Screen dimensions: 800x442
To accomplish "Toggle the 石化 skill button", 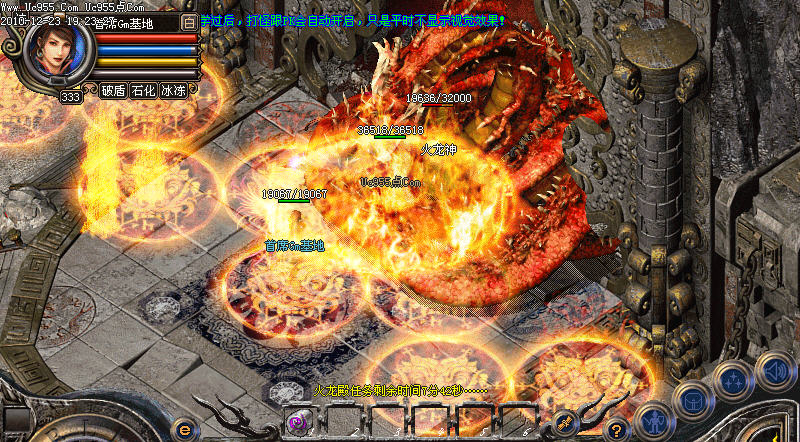I will 143,91.
